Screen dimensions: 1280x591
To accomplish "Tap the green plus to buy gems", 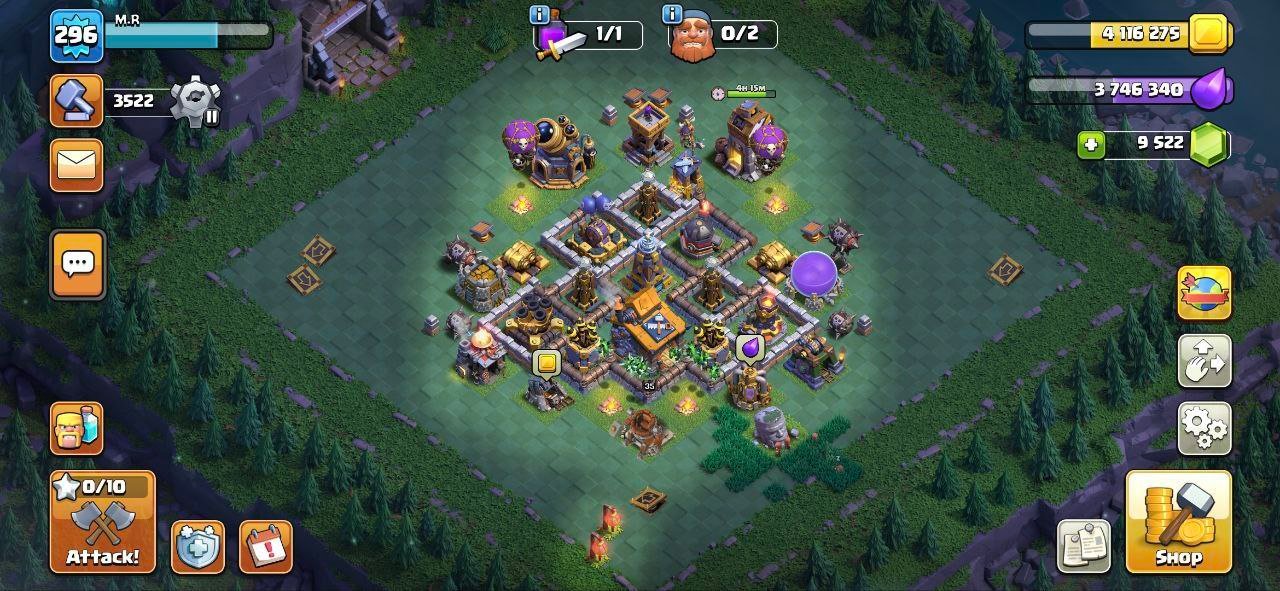I will click(1091, 144).
